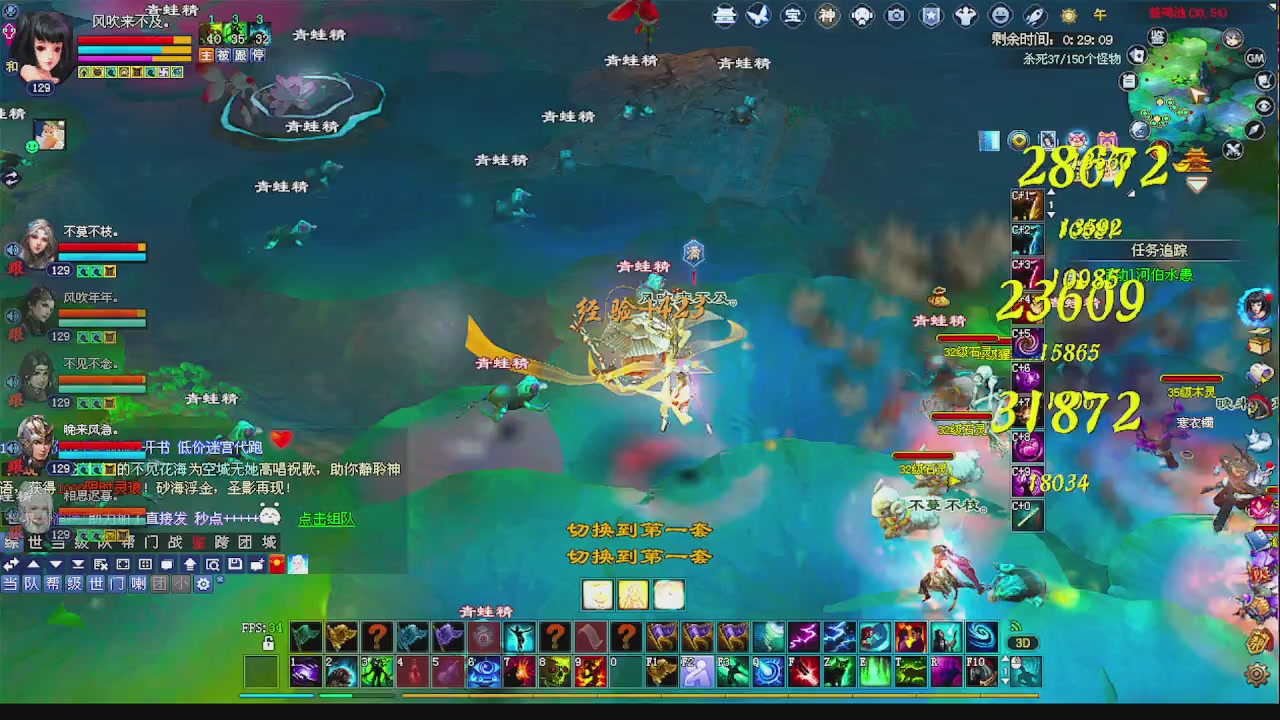Click the GM icon beside the minimap

tap(1255, 58)
